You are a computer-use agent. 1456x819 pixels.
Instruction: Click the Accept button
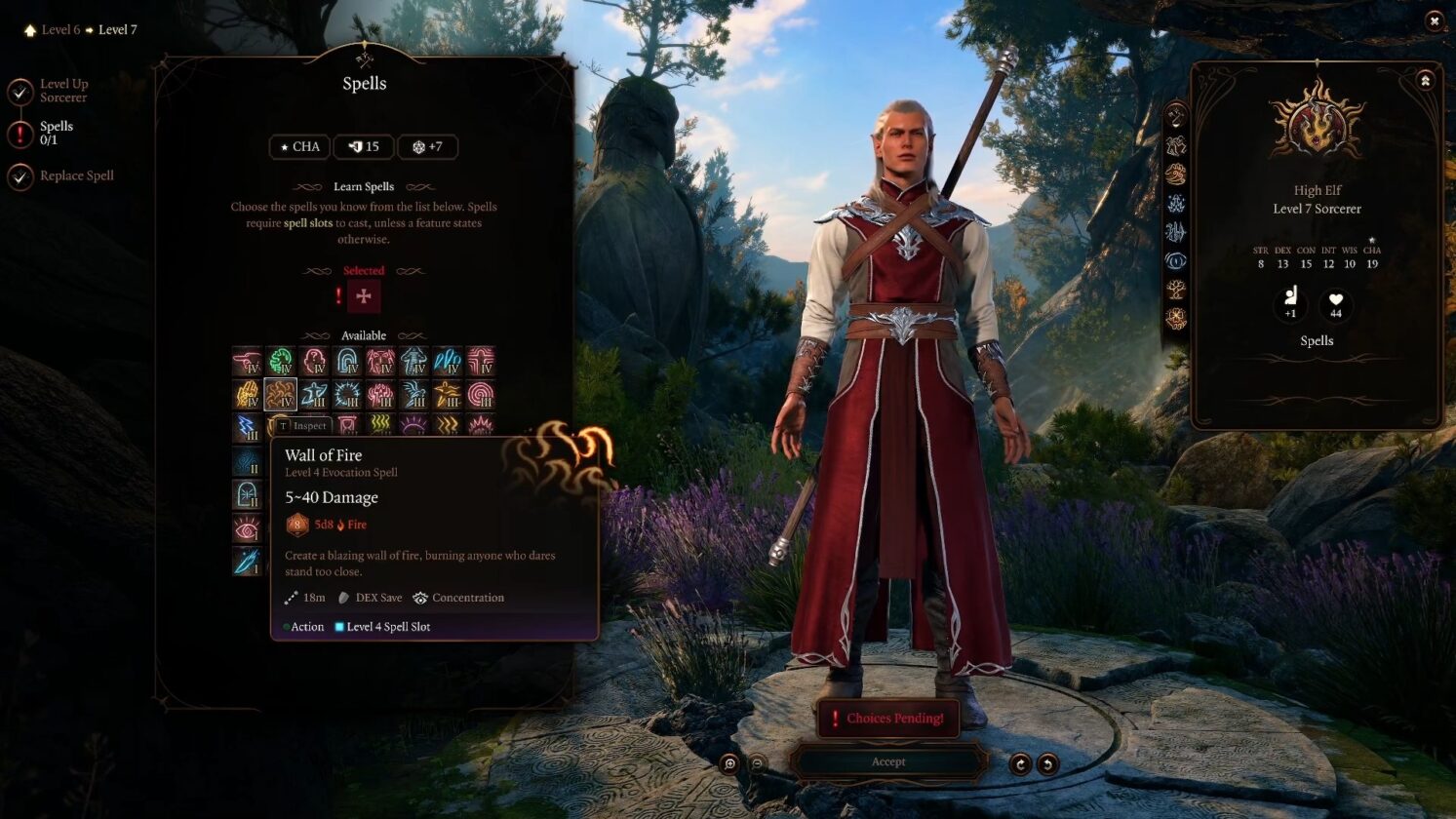(887, 761)
